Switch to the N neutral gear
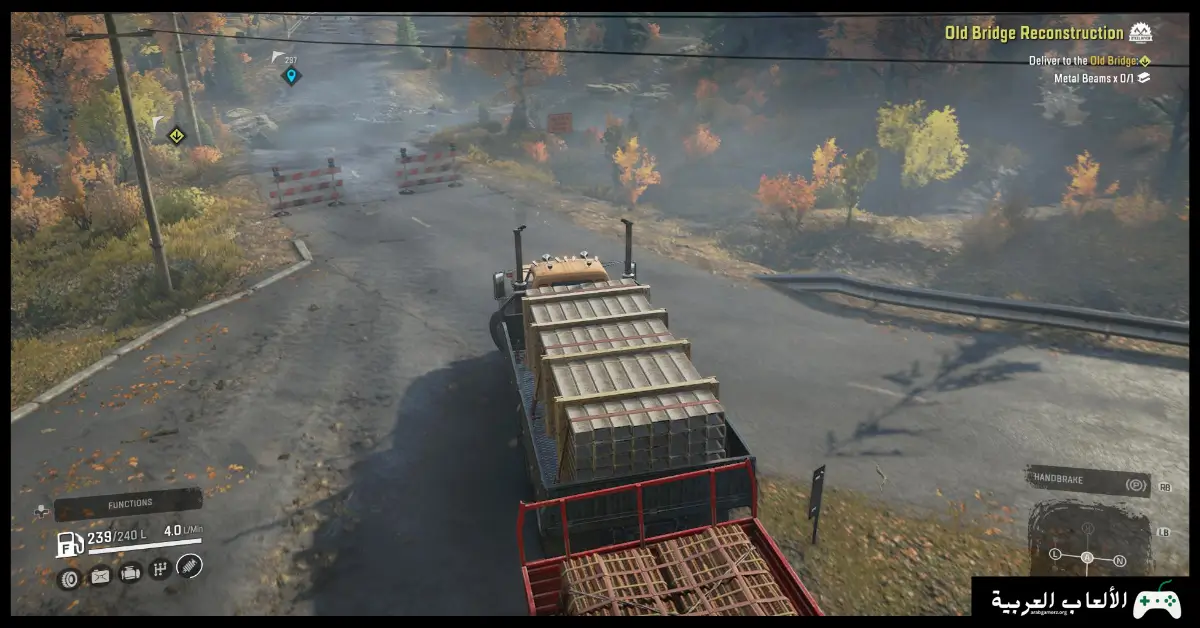Image resolution: width=1200 pixels, height=628 pixels. pyautogui.click(x=1119, y=559)
